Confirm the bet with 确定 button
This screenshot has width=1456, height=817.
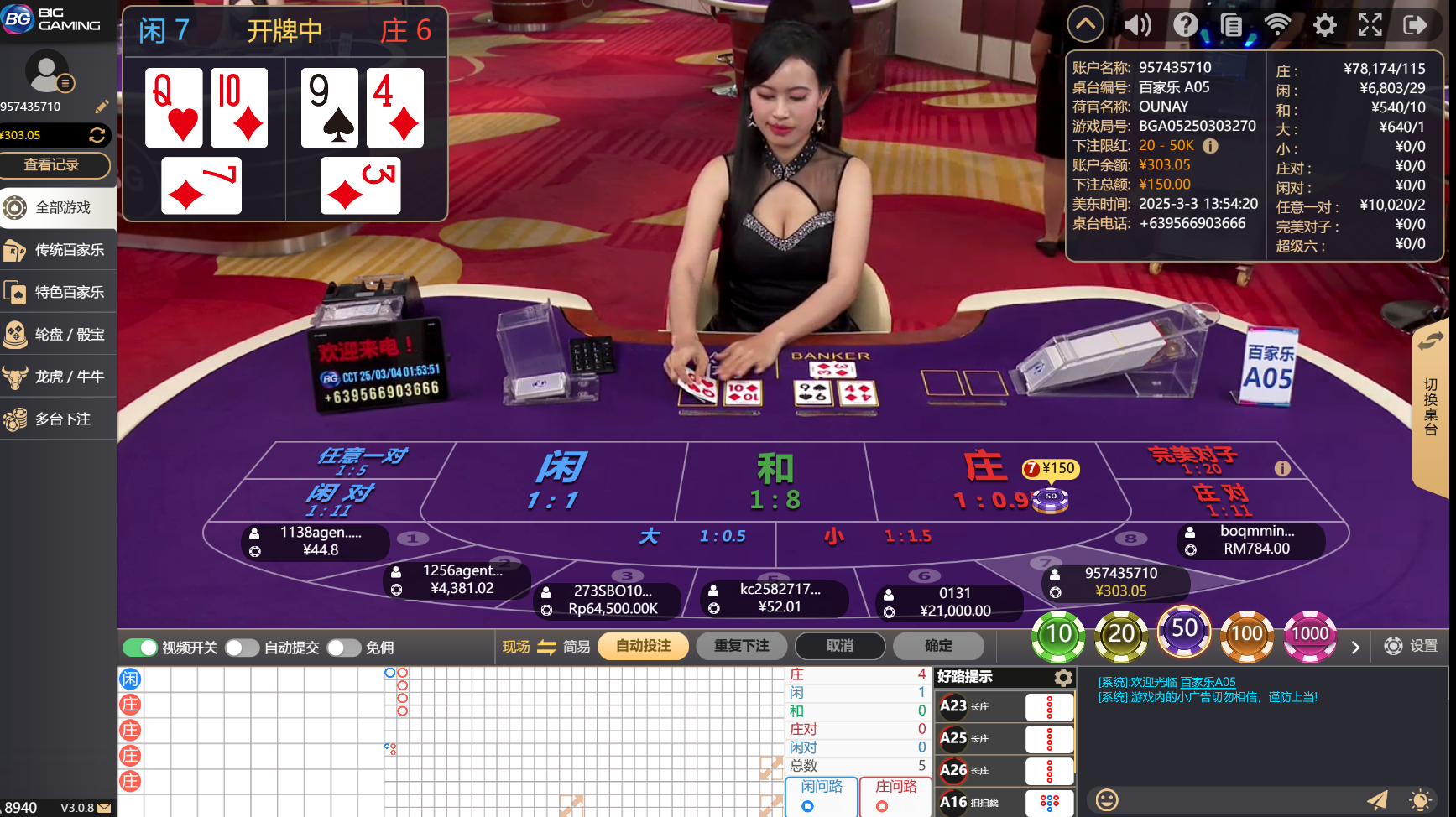(x=938, y=646)
